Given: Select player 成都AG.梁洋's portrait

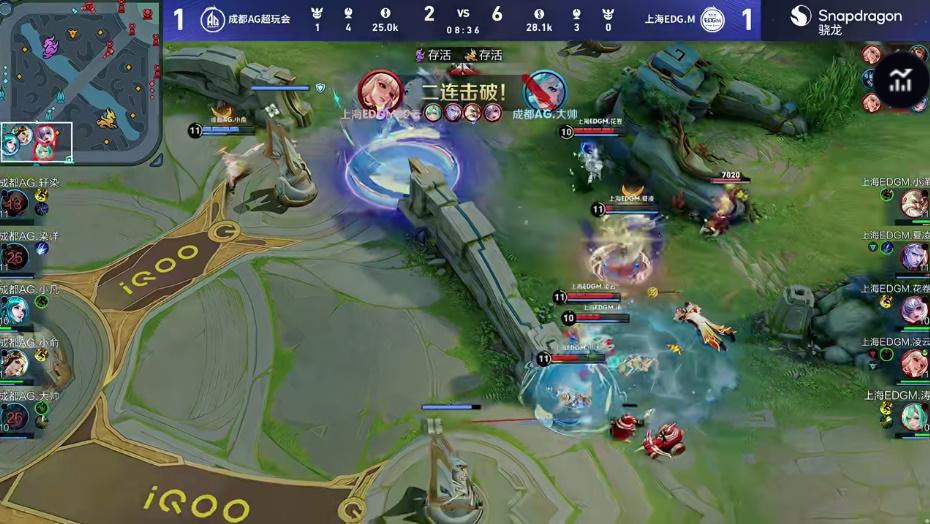Looking at the screenshot, I should 14,257.
